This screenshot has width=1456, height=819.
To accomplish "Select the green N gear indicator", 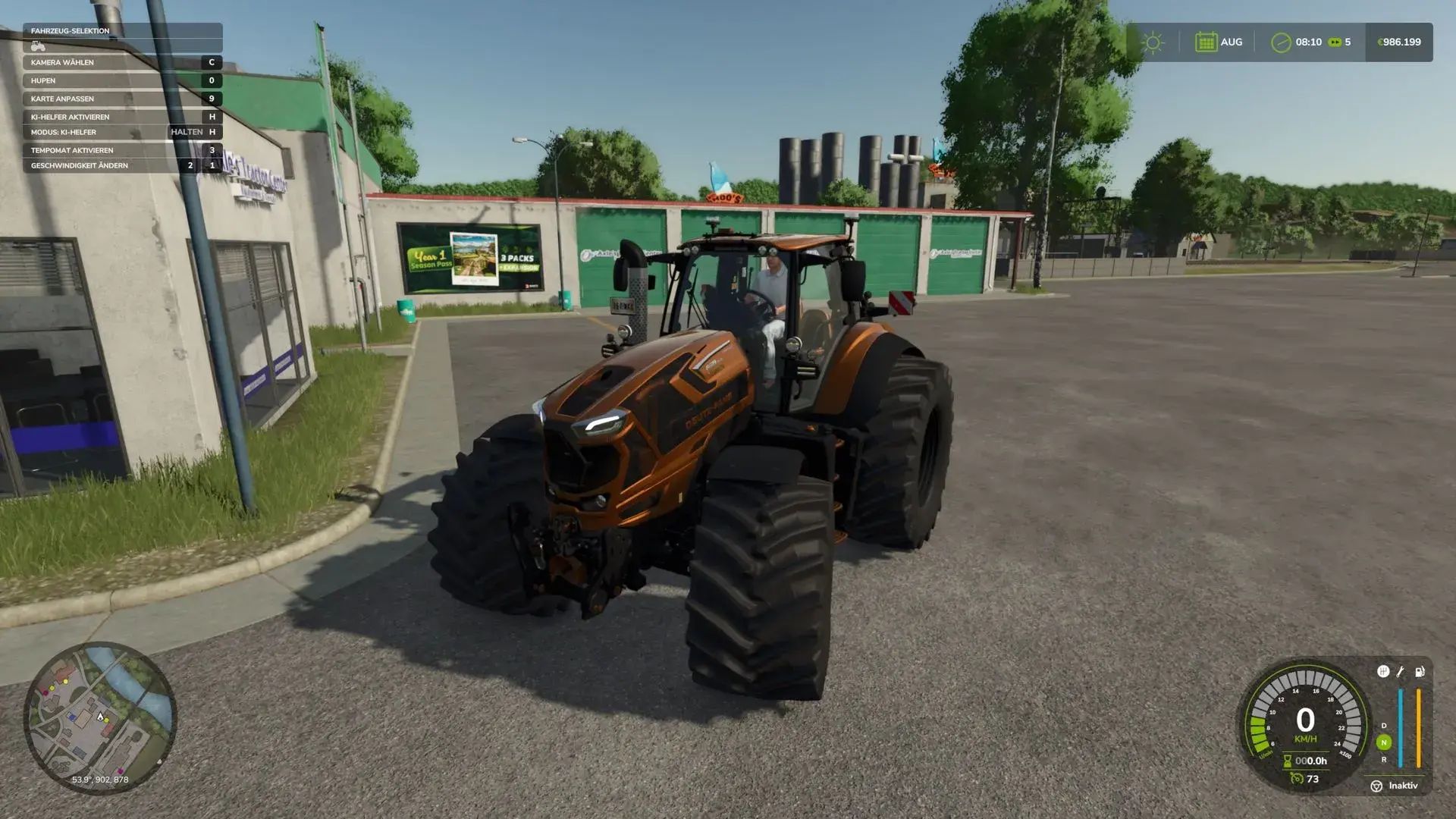I will 1384,742.
